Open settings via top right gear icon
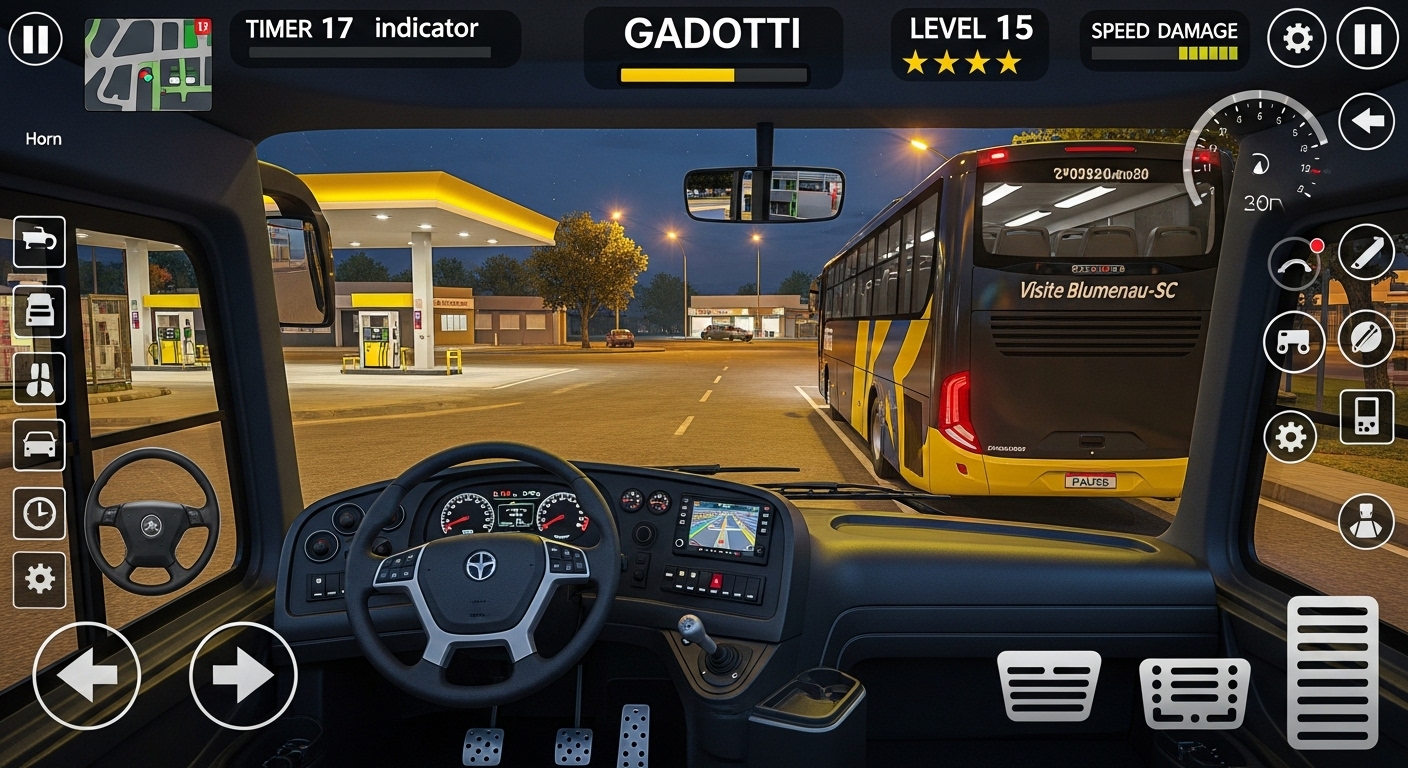Image resolution: width=1408 pixels, height=768 pixels. point(1297,37)
